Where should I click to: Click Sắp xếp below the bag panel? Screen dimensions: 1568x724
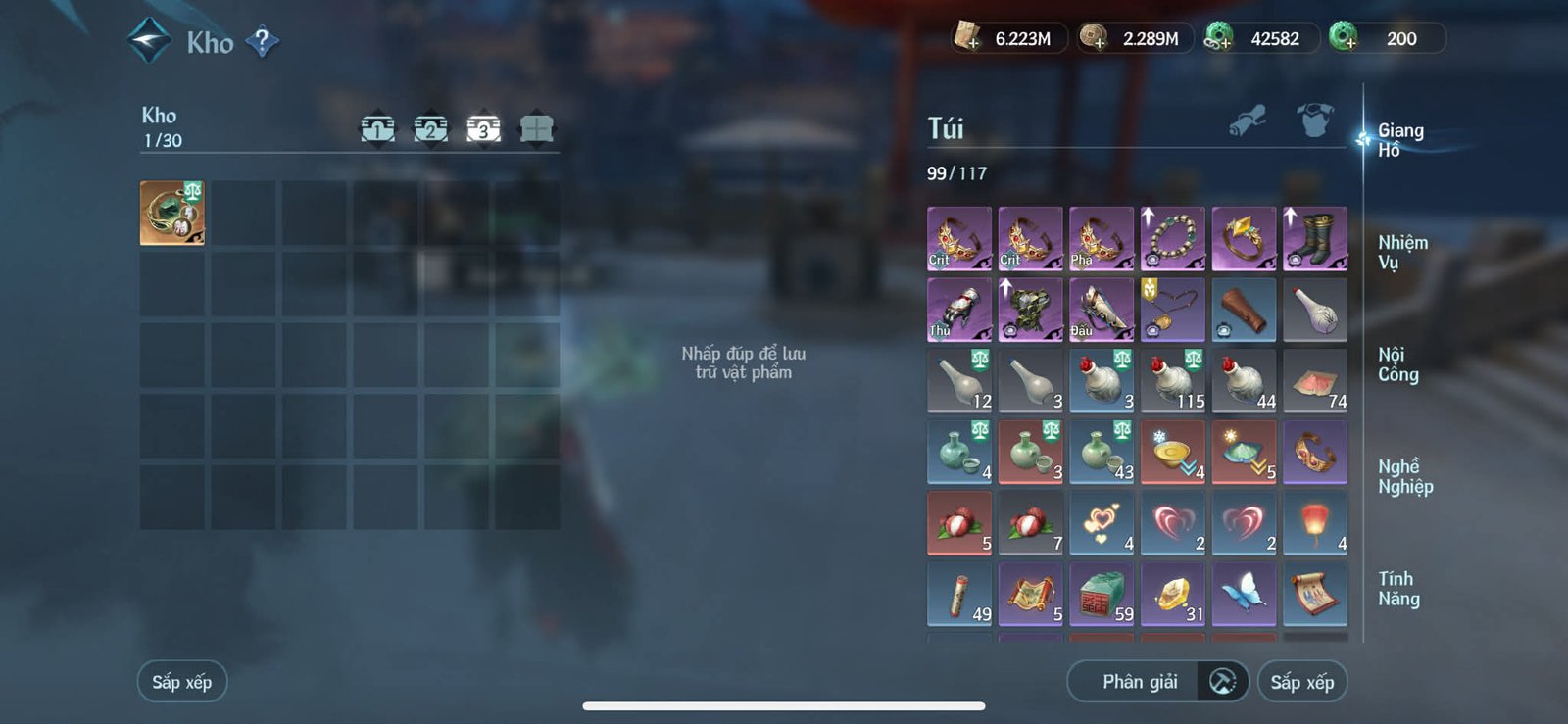pos(1303,681)
